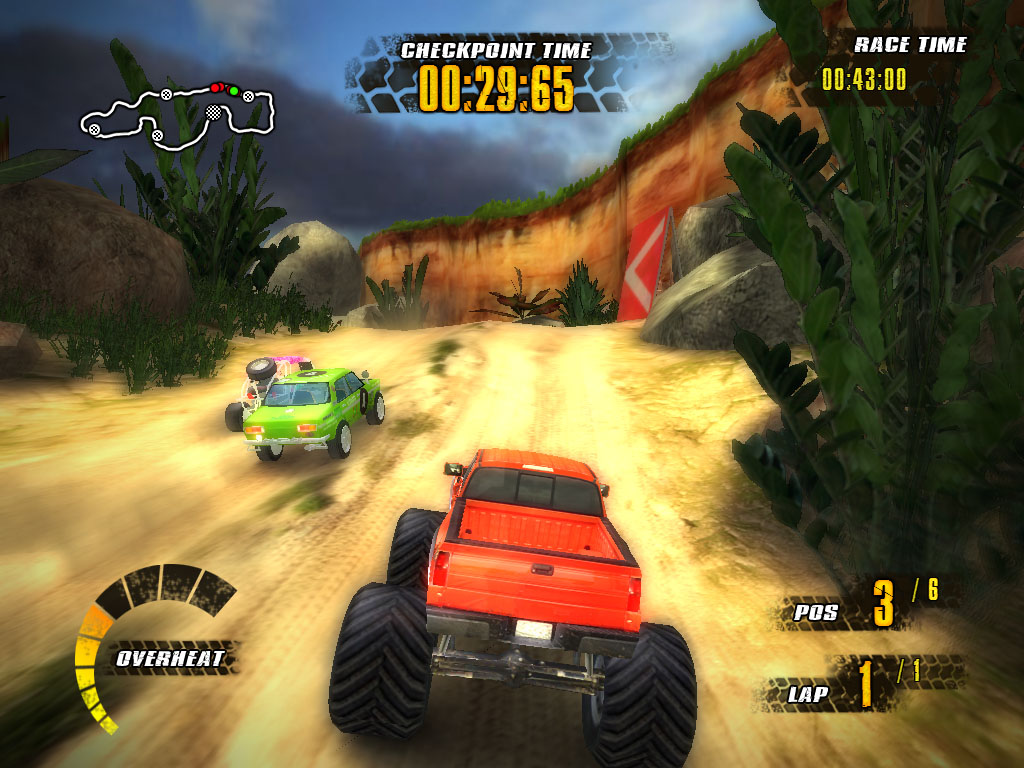The height and width of the screenshot is (768, 1024).
Task: Select the red dot on the minimap
Action: click(215, 88)
